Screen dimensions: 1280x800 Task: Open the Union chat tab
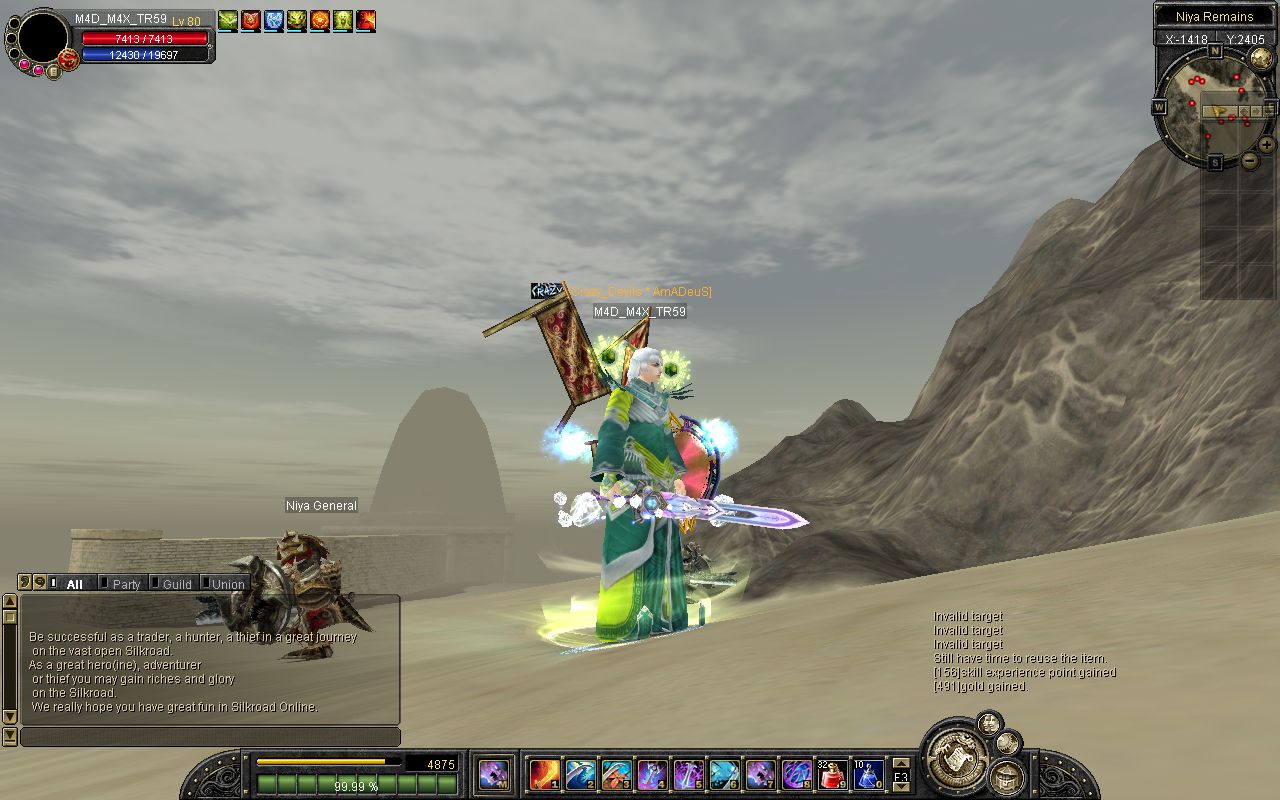coord(228,584)
